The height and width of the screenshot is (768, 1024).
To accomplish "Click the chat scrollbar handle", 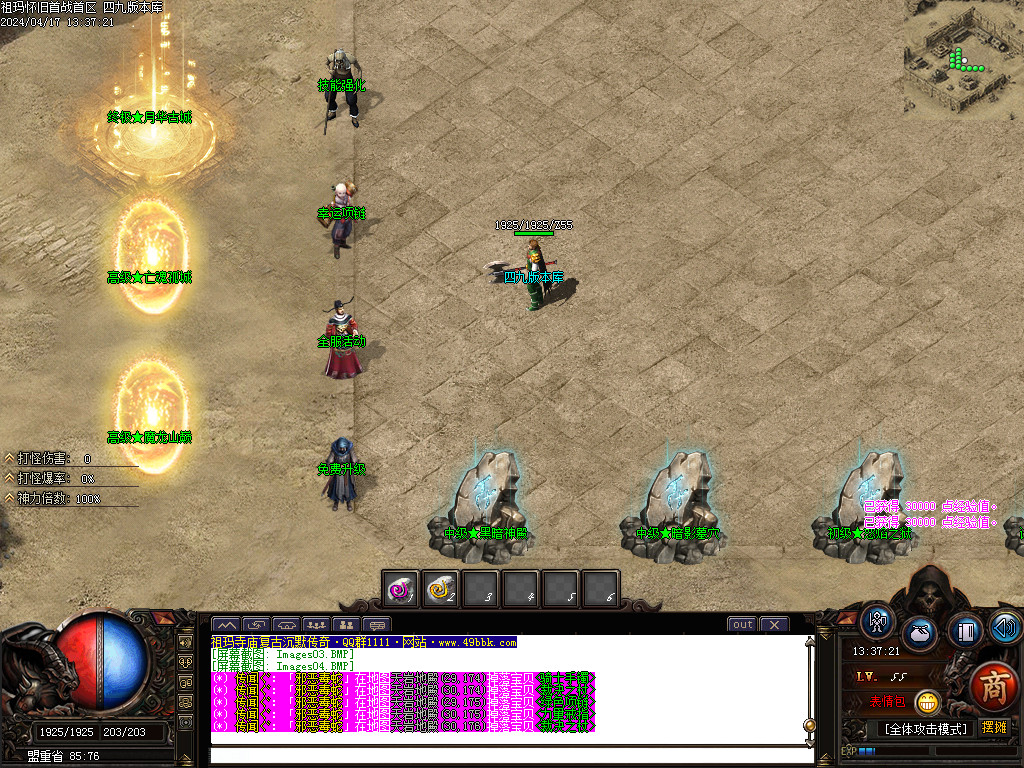I will (809, 725).
